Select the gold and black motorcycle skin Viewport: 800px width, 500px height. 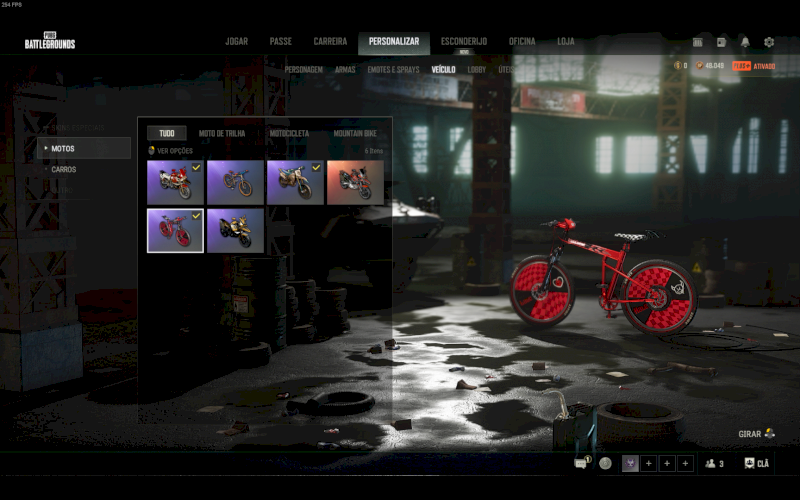click(x=236, y=230)
